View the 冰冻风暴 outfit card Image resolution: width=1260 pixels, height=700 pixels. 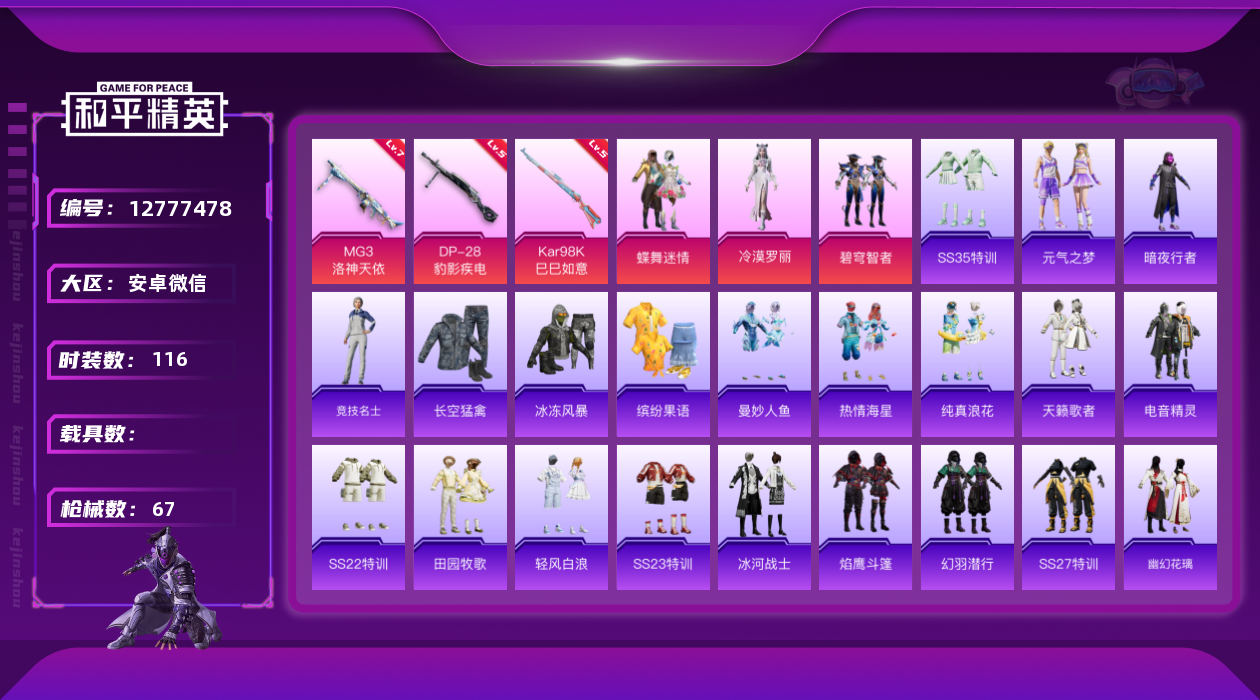[561, 364]
